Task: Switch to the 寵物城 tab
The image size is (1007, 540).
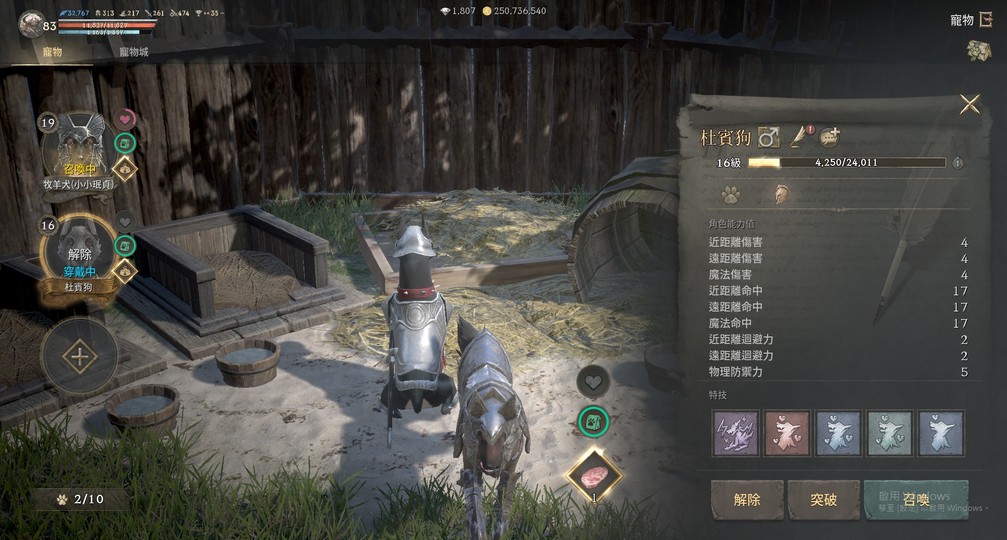Action: click(134, 52)
